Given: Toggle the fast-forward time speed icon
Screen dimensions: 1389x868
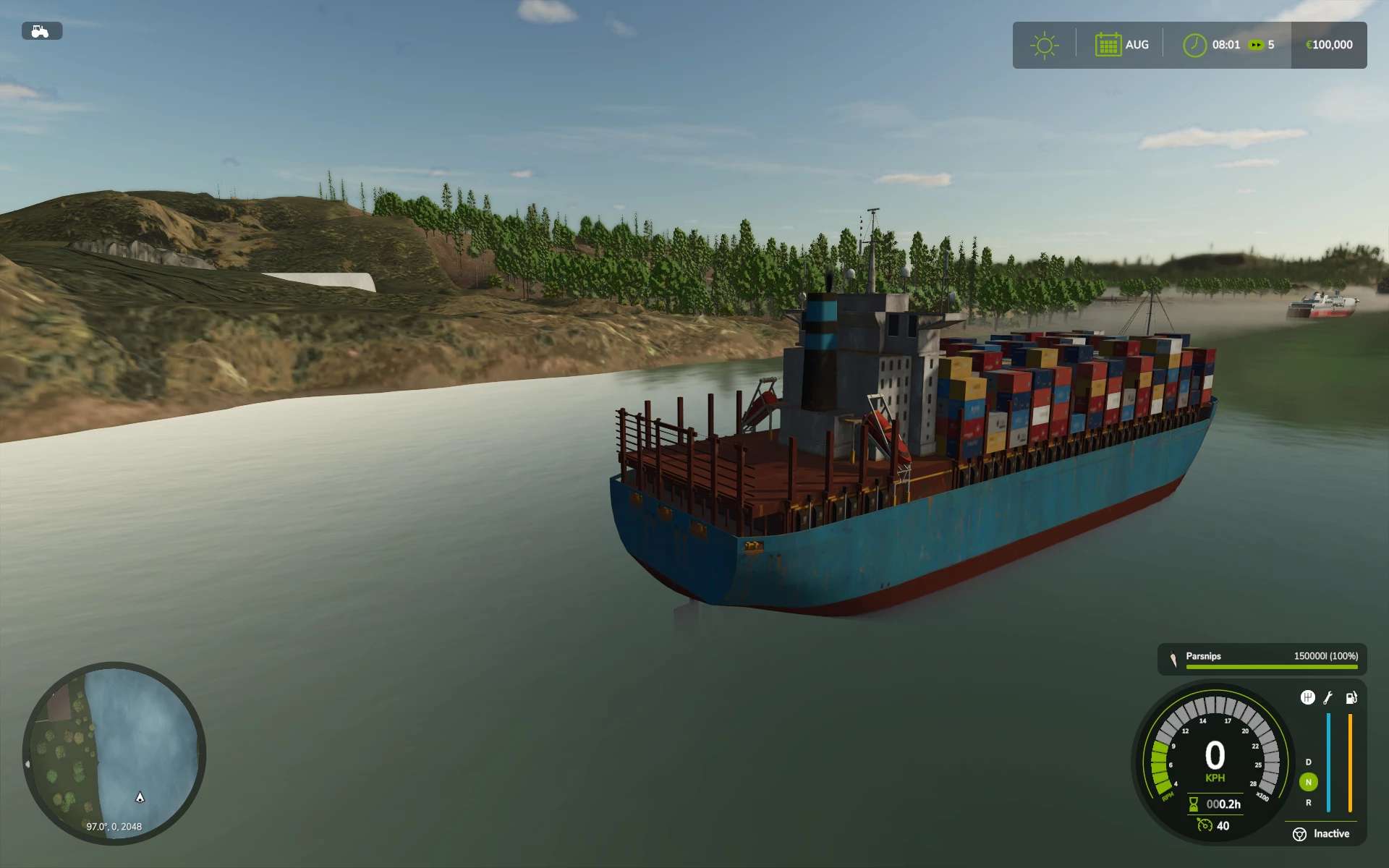Looking at the screenshot, I should [x=1256, y=45].
